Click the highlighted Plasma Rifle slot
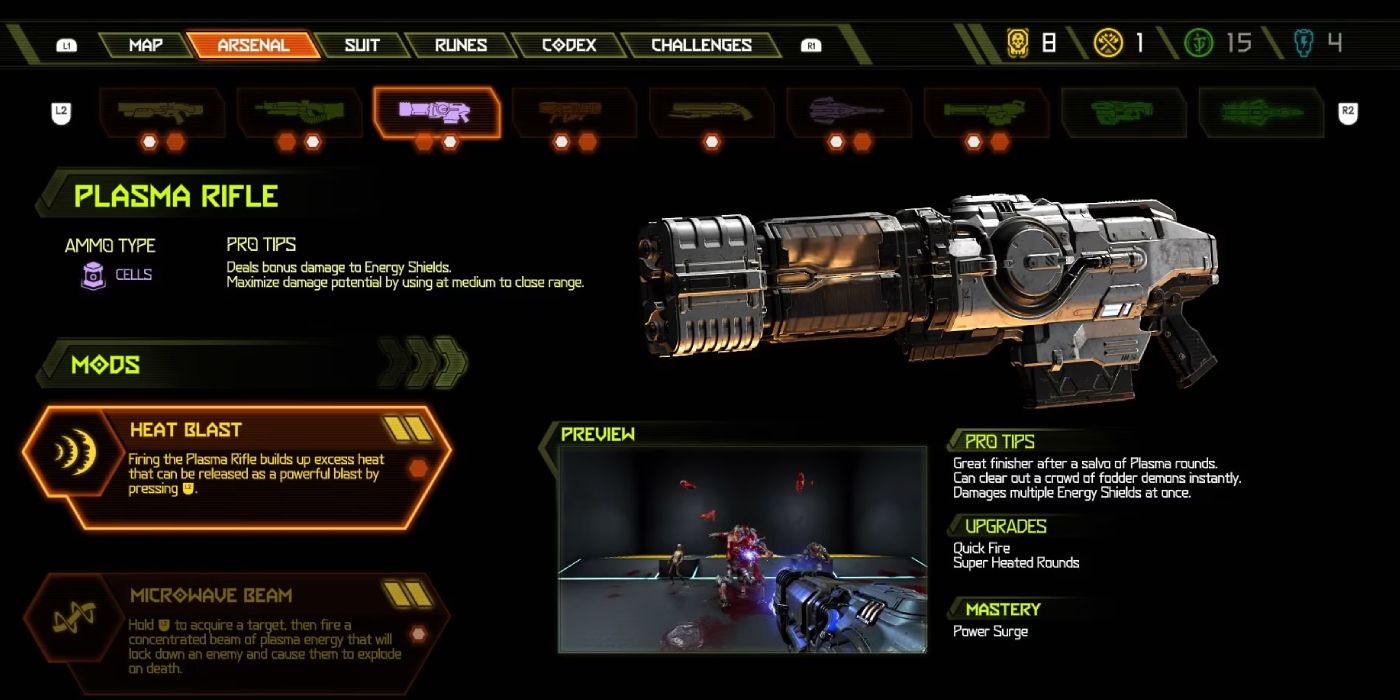The width and height of the screenshot is (1400, 700). pos(436,111)
